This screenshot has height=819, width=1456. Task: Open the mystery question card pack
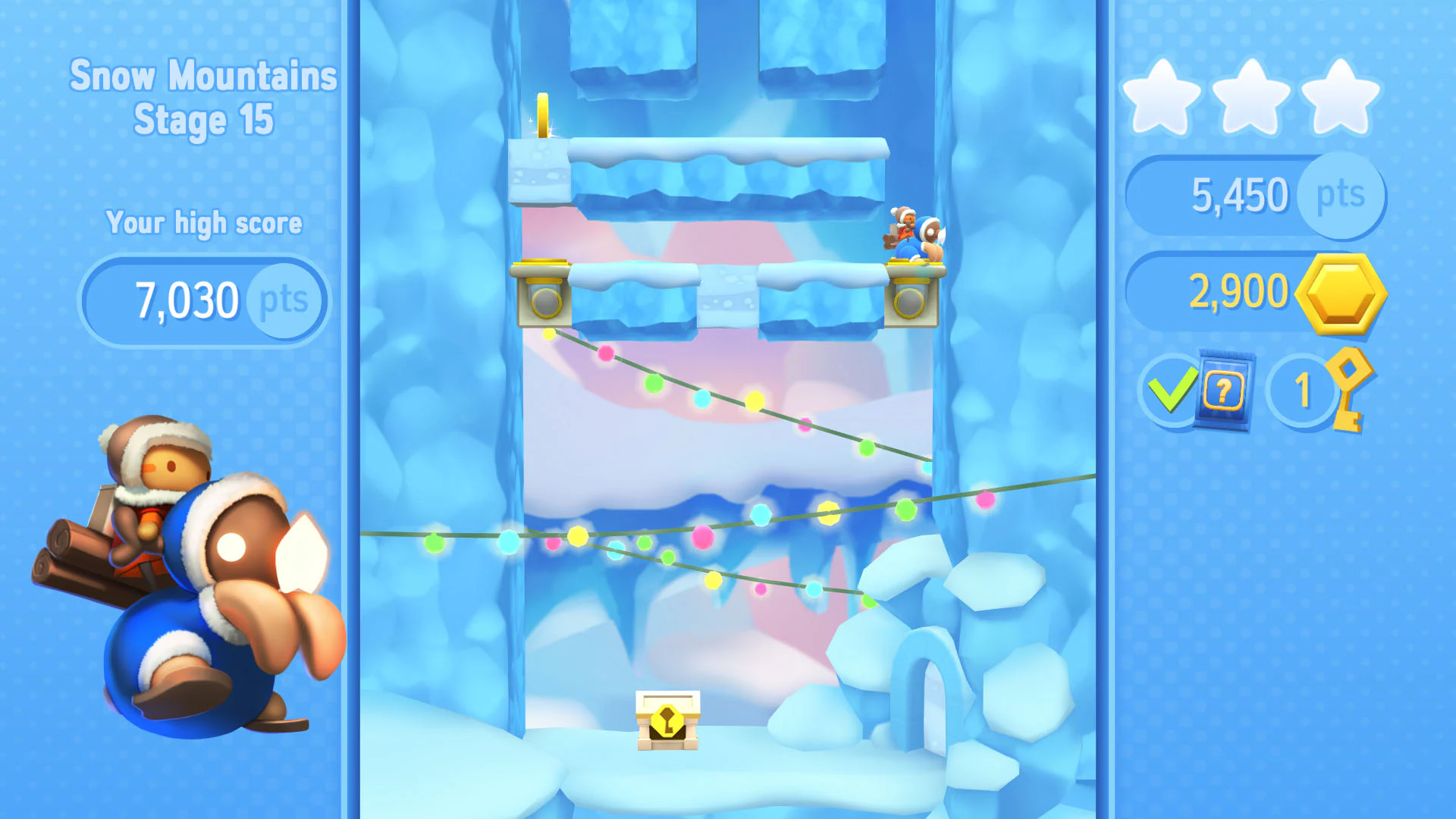coord(1225,391)
